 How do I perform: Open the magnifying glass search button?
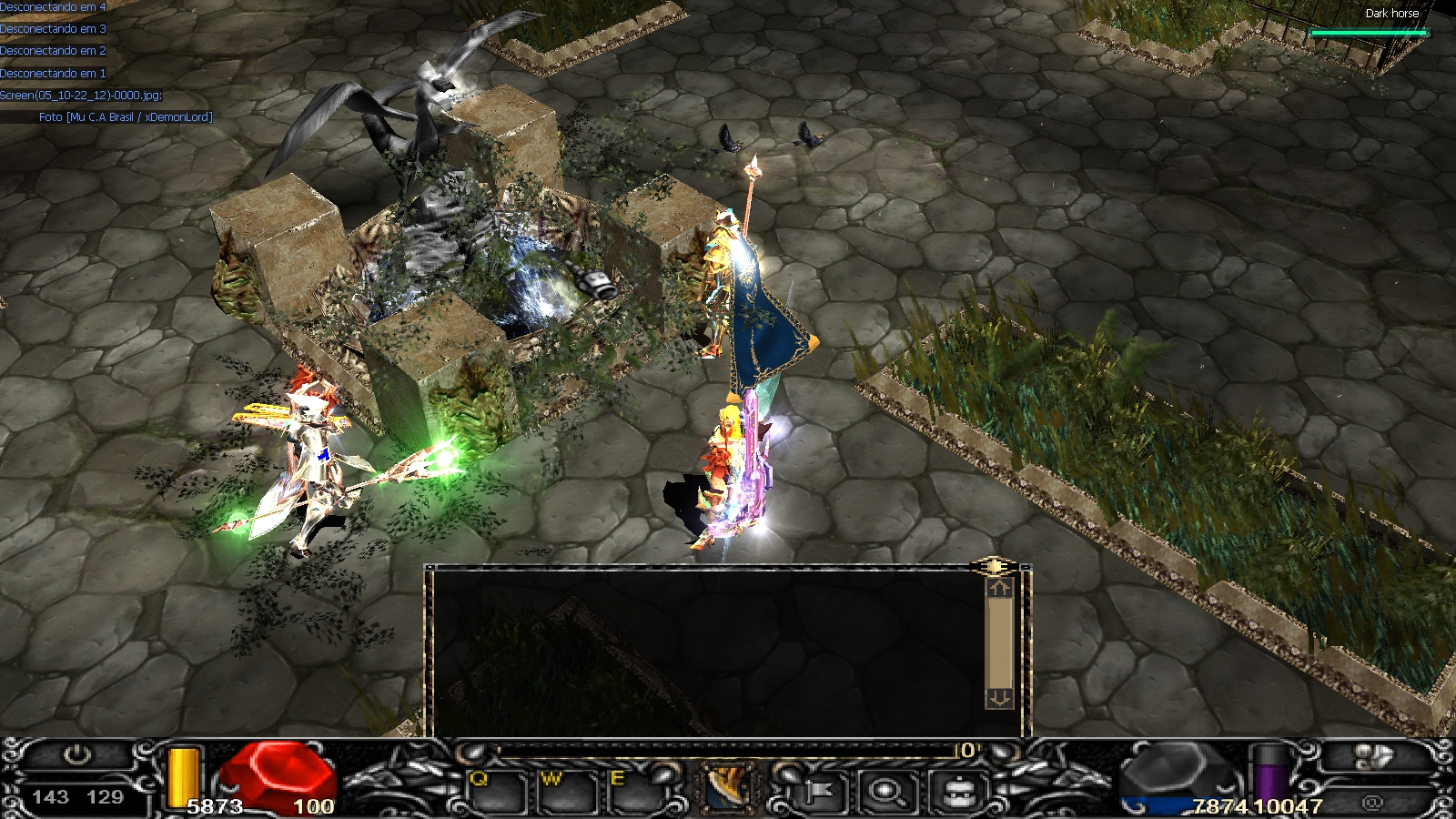[884, 792]
